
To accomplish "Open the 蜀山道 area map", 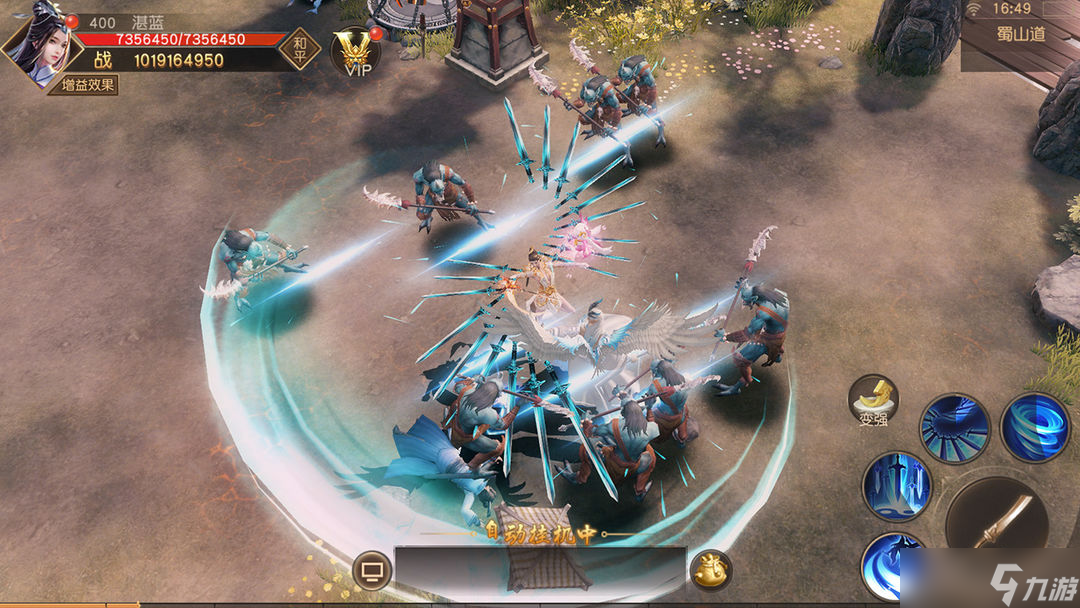I will tap(1020, 34).
